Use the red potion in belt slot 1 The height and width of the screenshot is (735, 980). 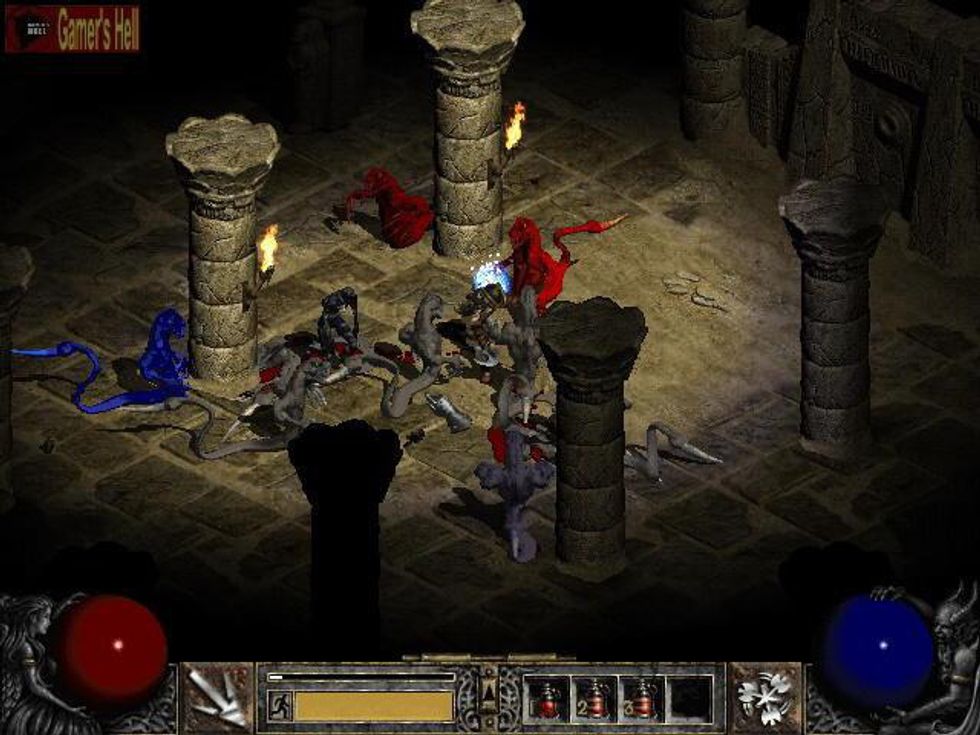[547, 698]
